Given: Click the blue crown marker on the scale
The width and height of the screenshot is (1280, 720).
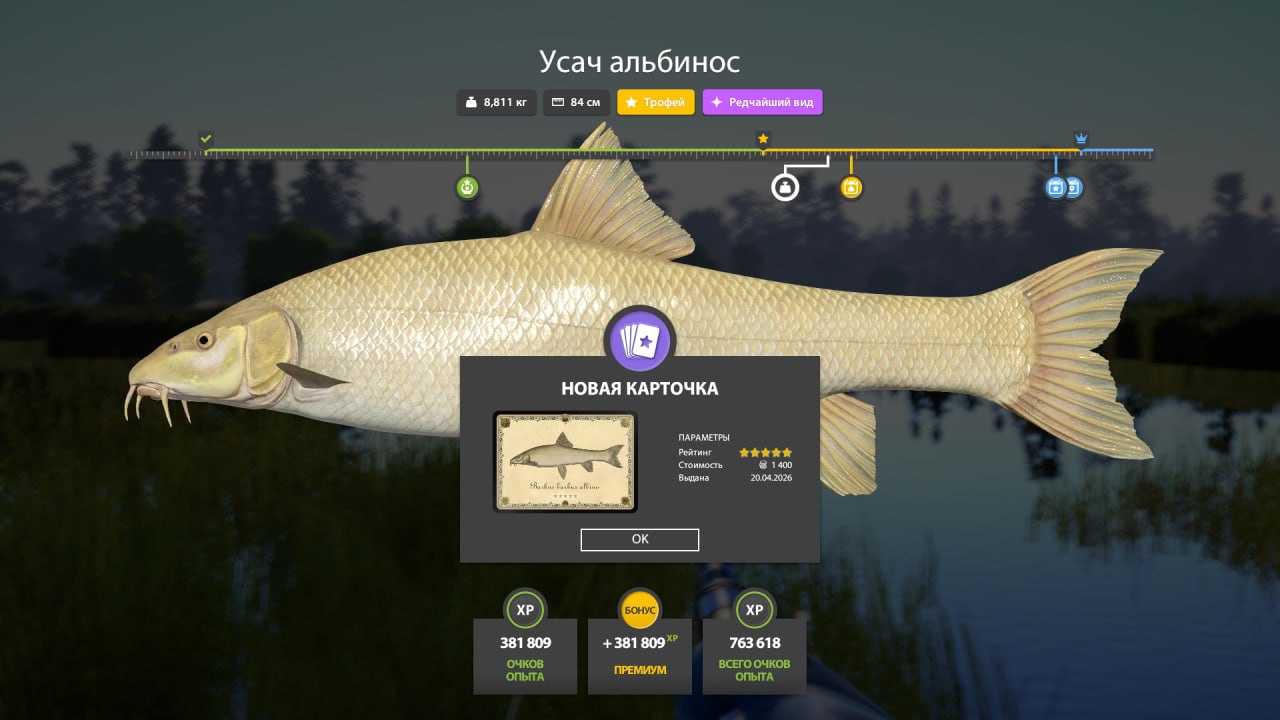Looking at the screenshot, I should click(x=1080, y=139).
